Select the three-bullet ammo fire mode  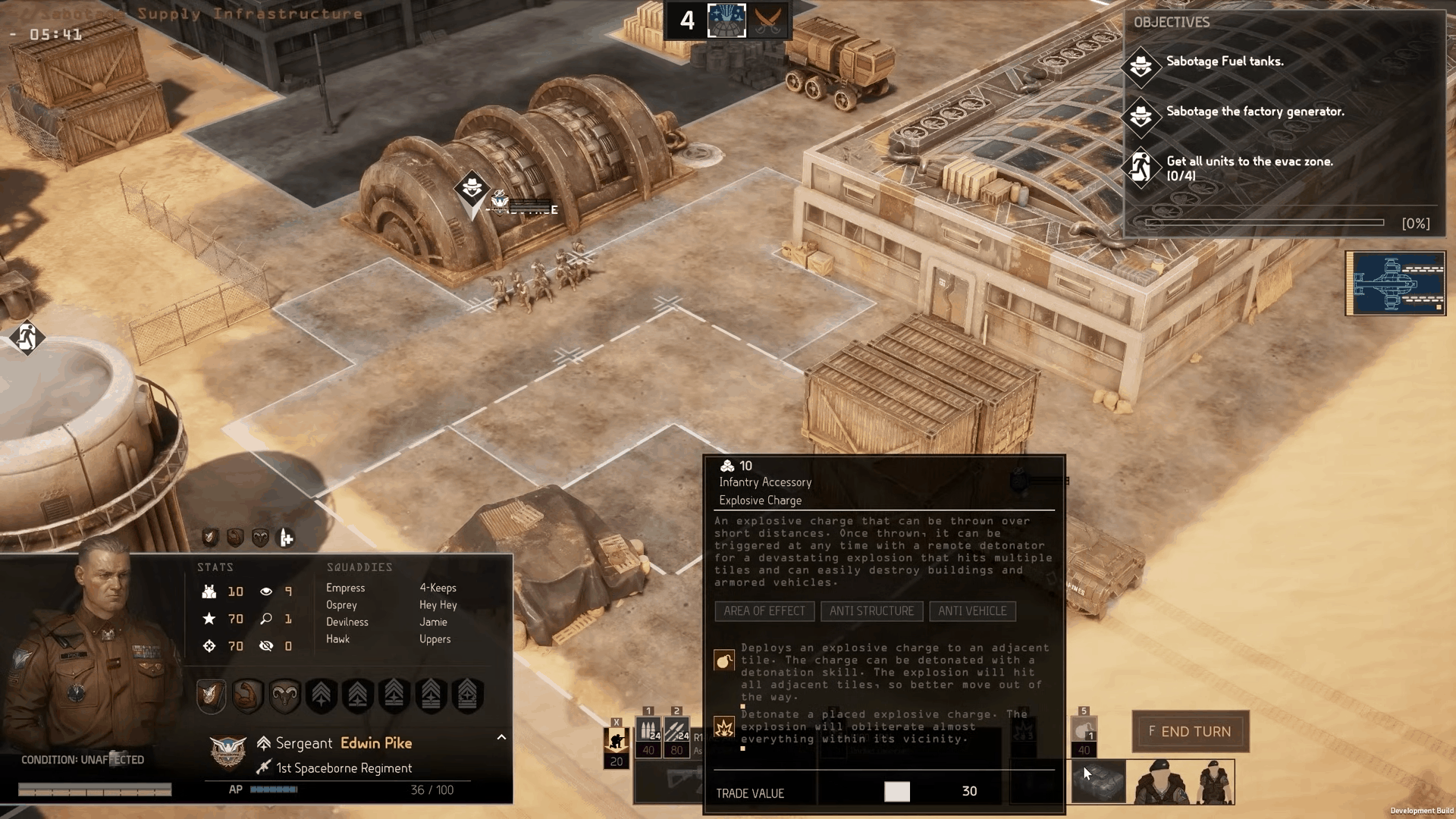(x=648, y=731)
